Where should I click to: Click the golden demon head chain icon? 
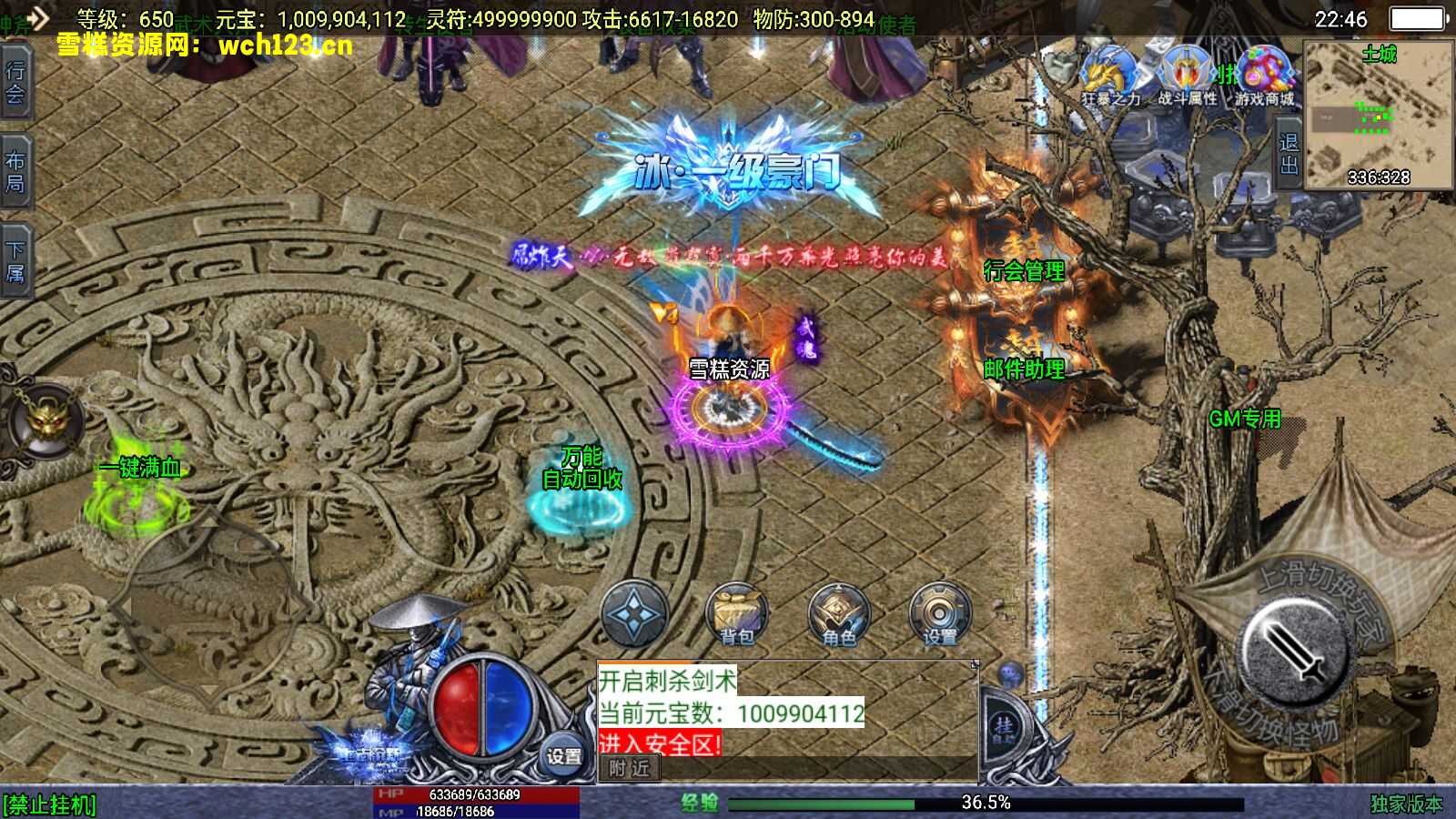(x=43, y=421)
